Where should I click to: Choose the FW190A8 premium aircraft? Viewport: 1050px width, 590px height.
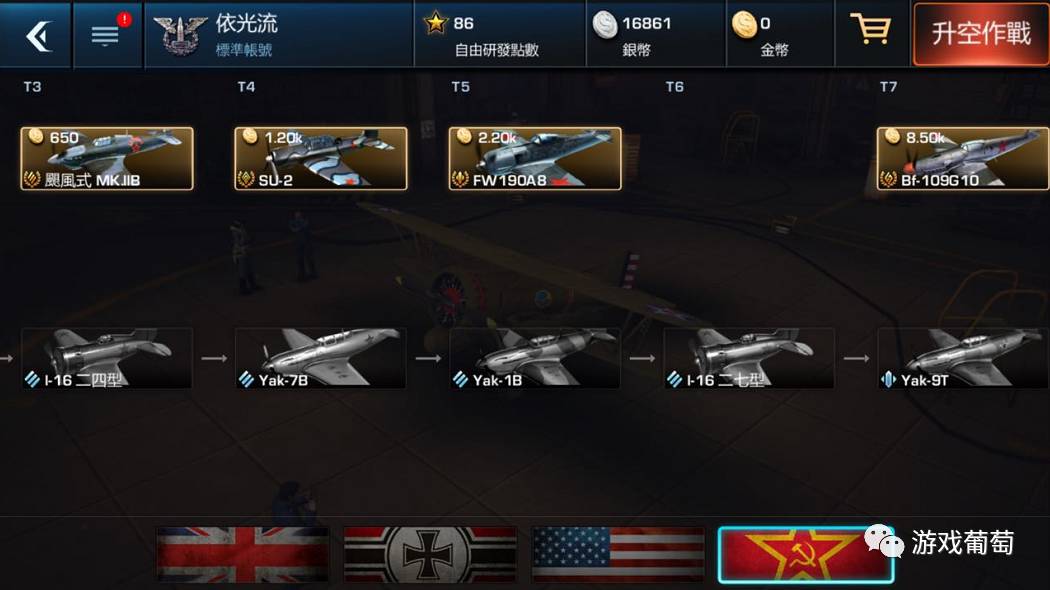pyautogui.click(x=535, y=158)
